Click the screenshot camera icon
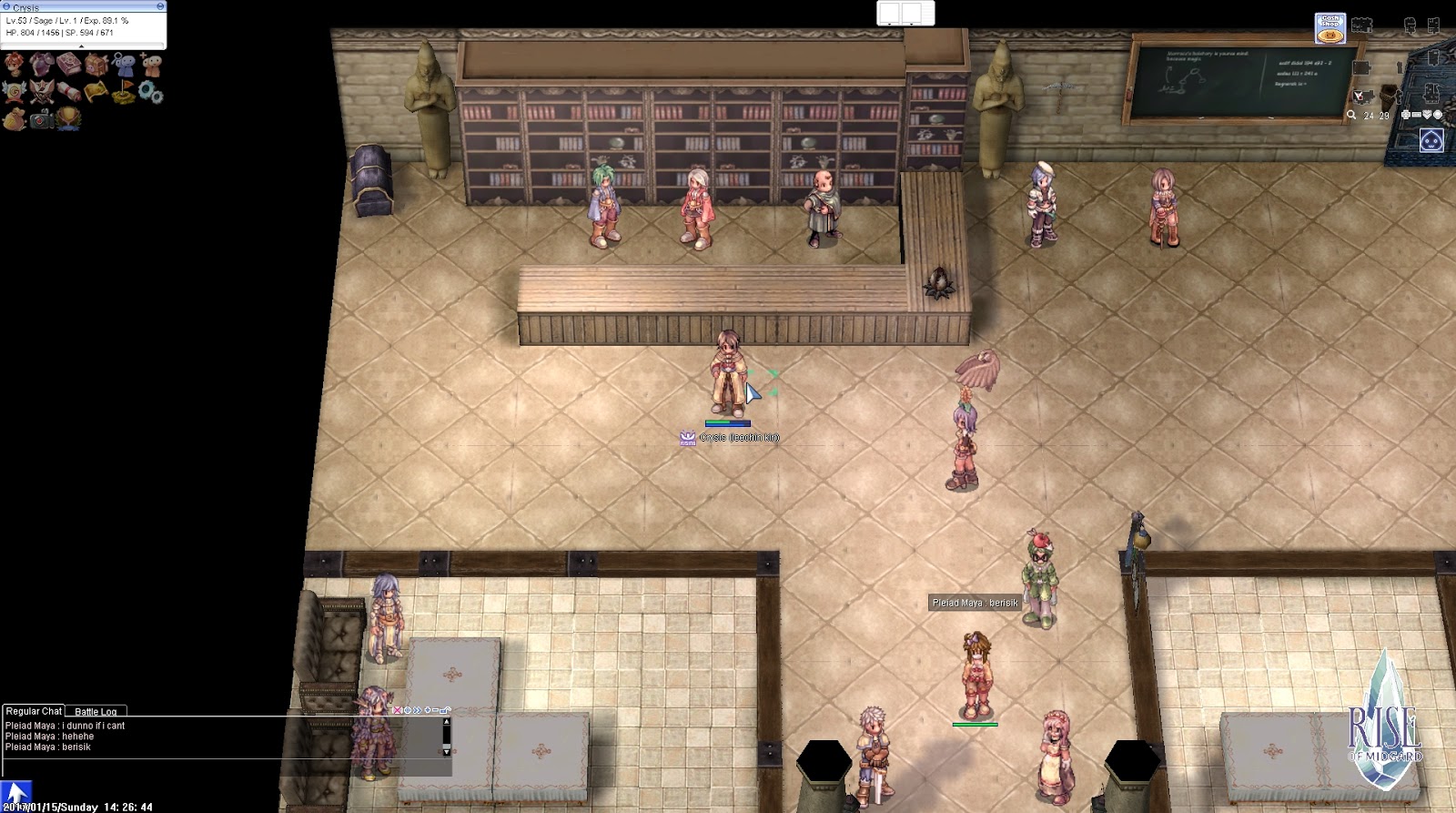1456x813 pixels. click(39, 118)
